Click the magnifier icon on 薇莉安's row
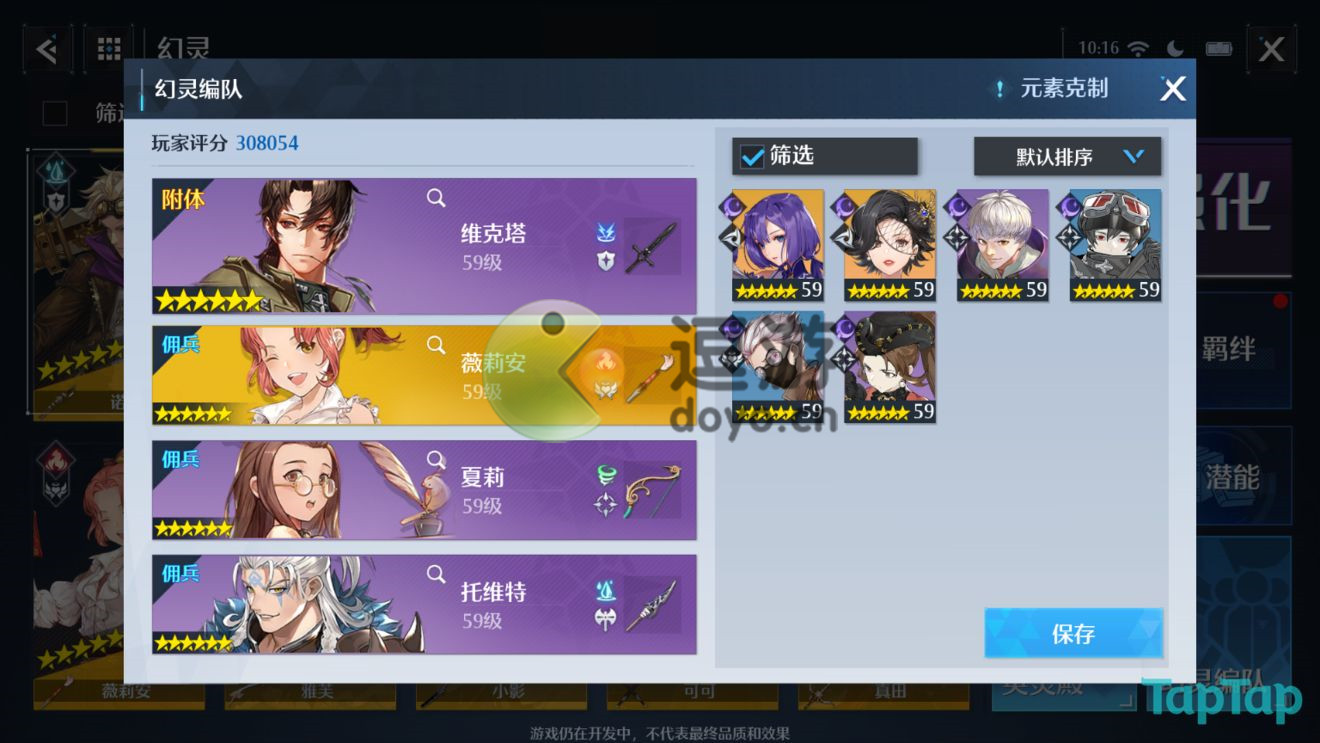The image size is (1320, 743). coord(436,343)
